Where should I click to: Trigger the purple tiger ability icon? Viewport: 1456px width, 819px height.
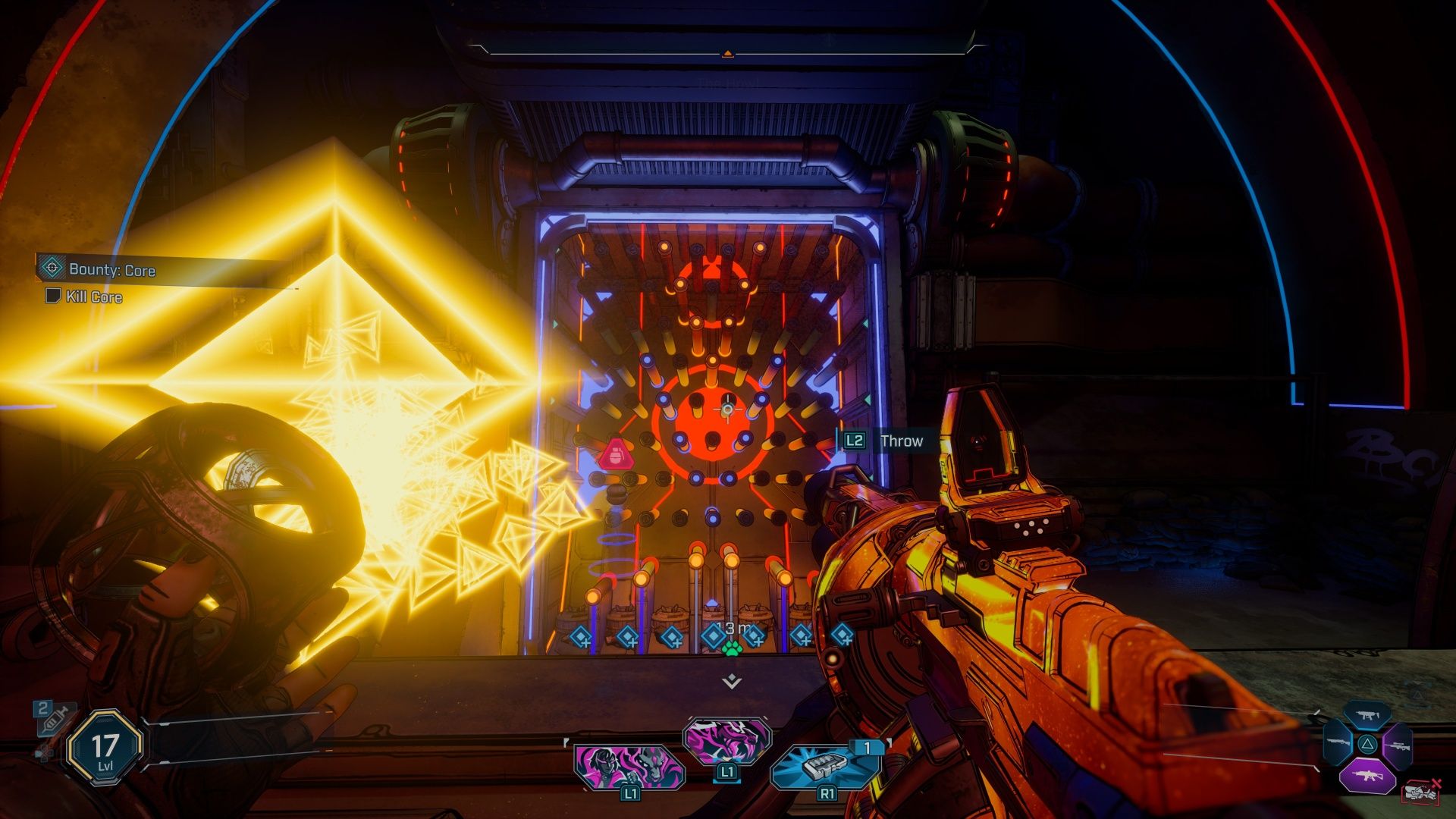pyautogui.click(x=726, y=739)
